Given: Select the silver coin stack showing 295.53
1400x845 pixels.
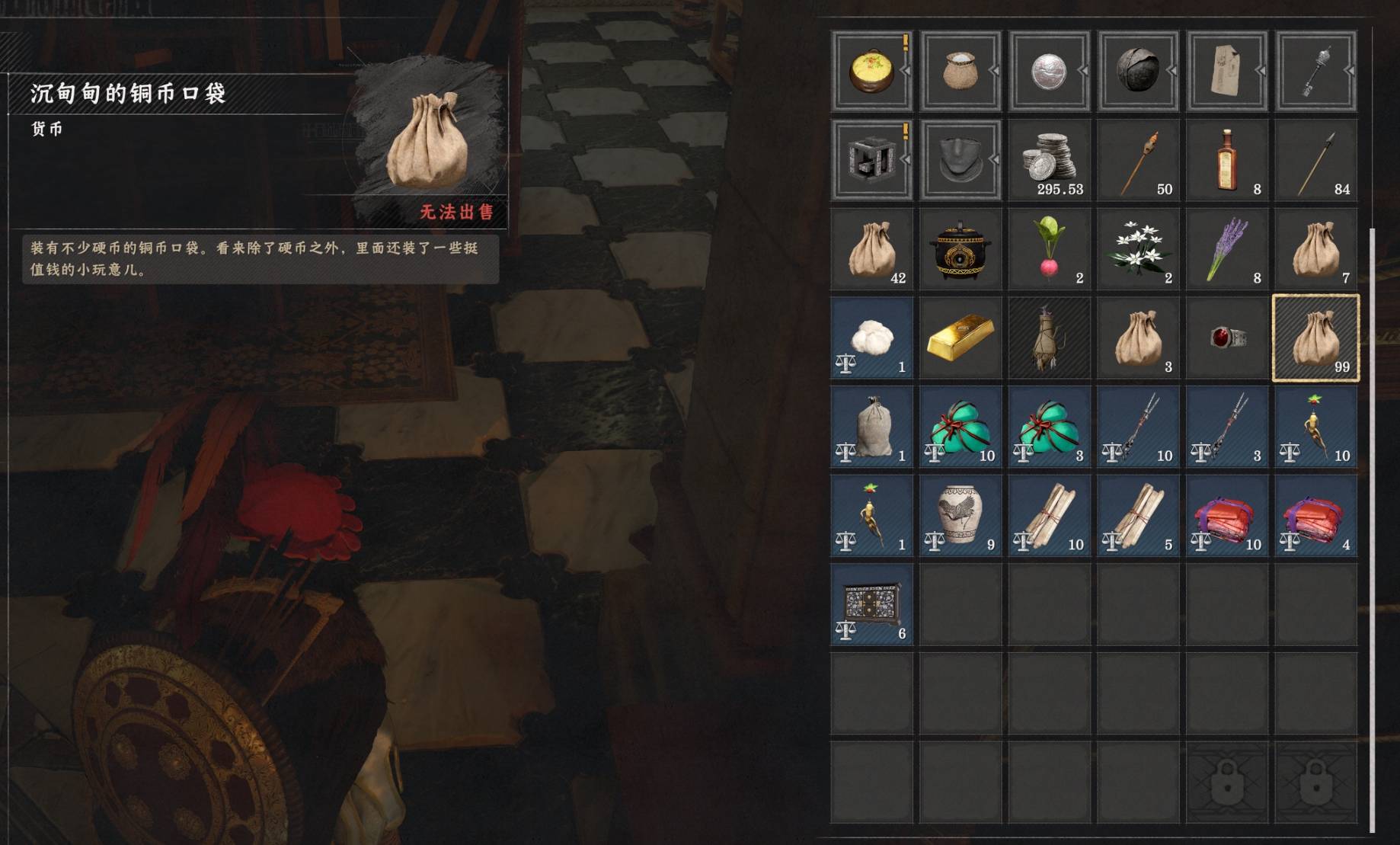Looking at the screenshot, I should [1049, 161].
